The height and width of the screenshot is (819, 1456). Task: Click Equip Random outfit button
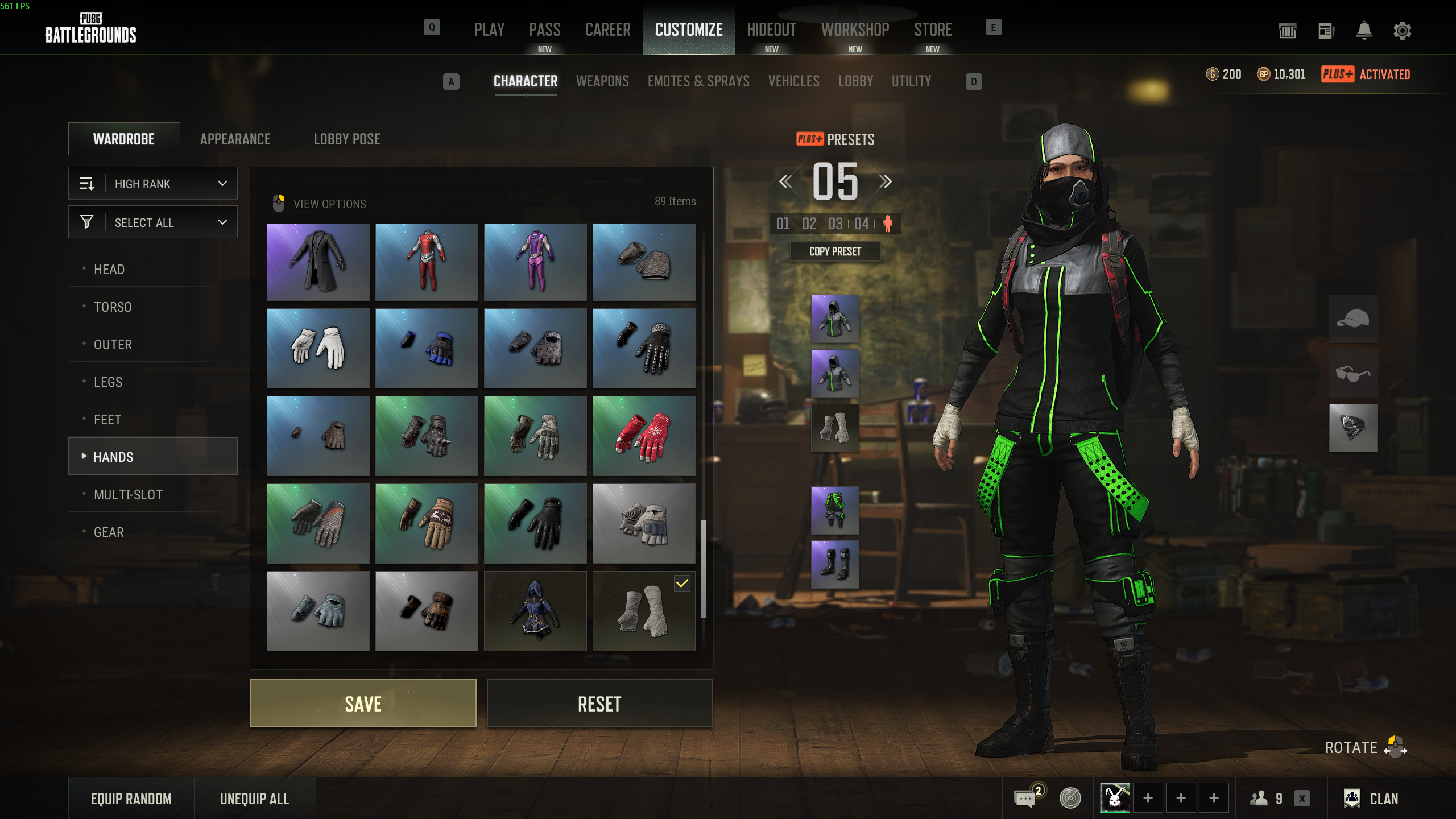[x=131, y=799]
